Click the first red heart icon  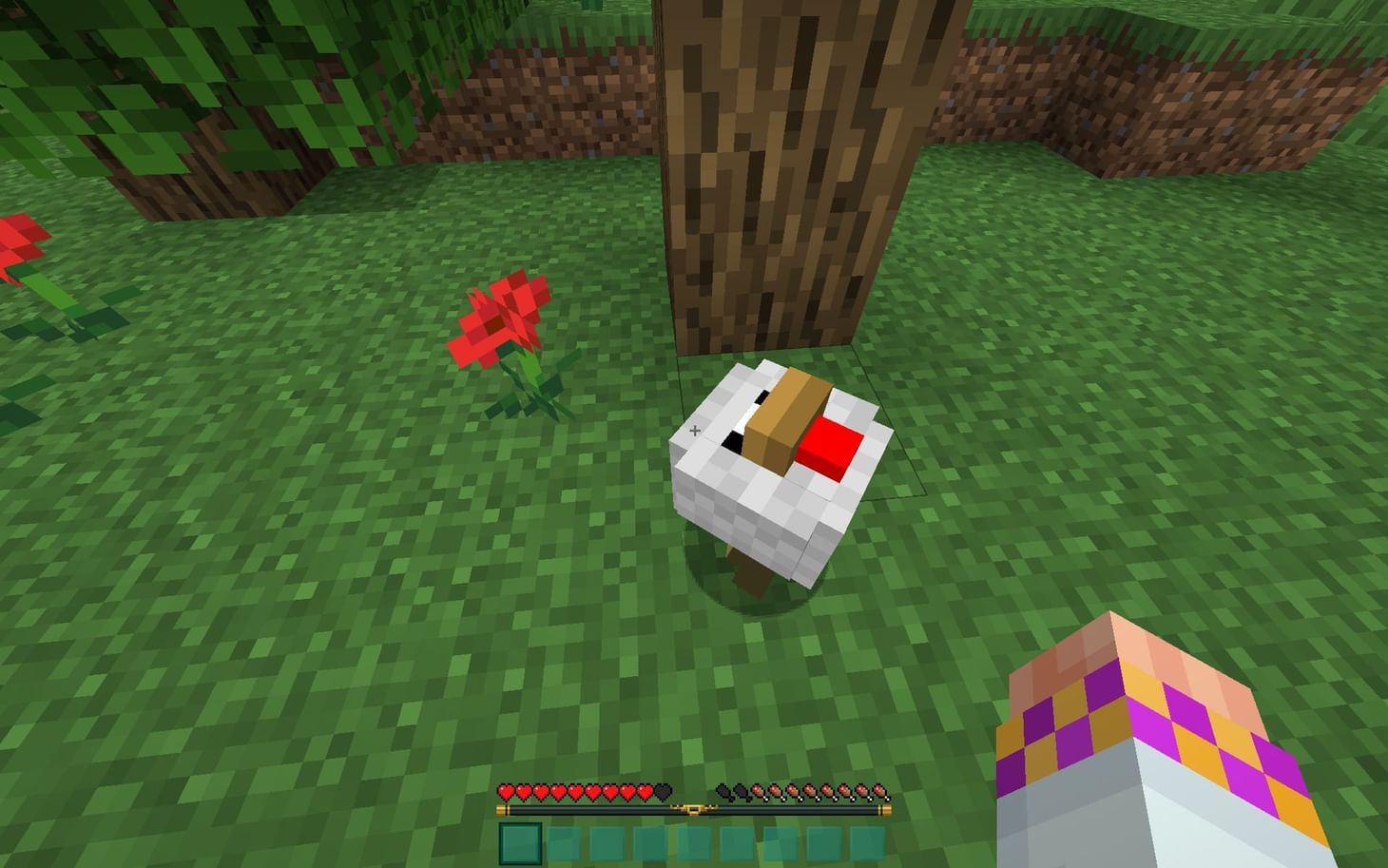click(507, 791)
